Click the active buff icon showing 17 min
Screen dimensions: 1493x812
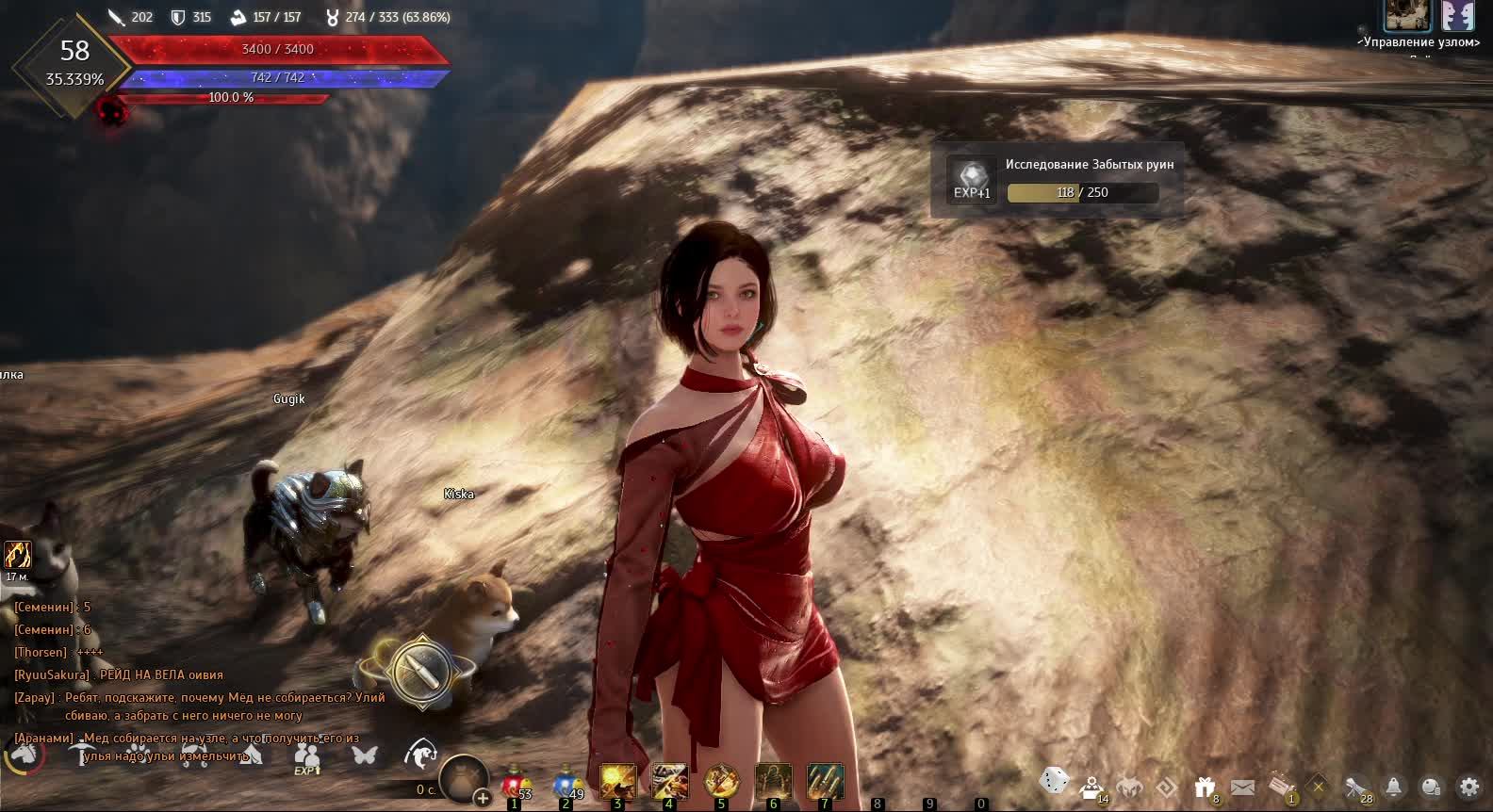pyautogui.click(x=18, y=554)
